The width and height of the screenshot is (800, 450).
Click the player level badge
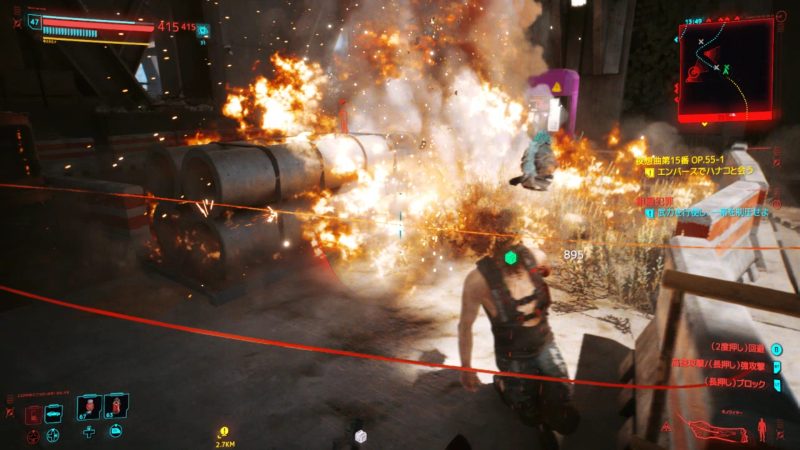[x=36, y=21]
